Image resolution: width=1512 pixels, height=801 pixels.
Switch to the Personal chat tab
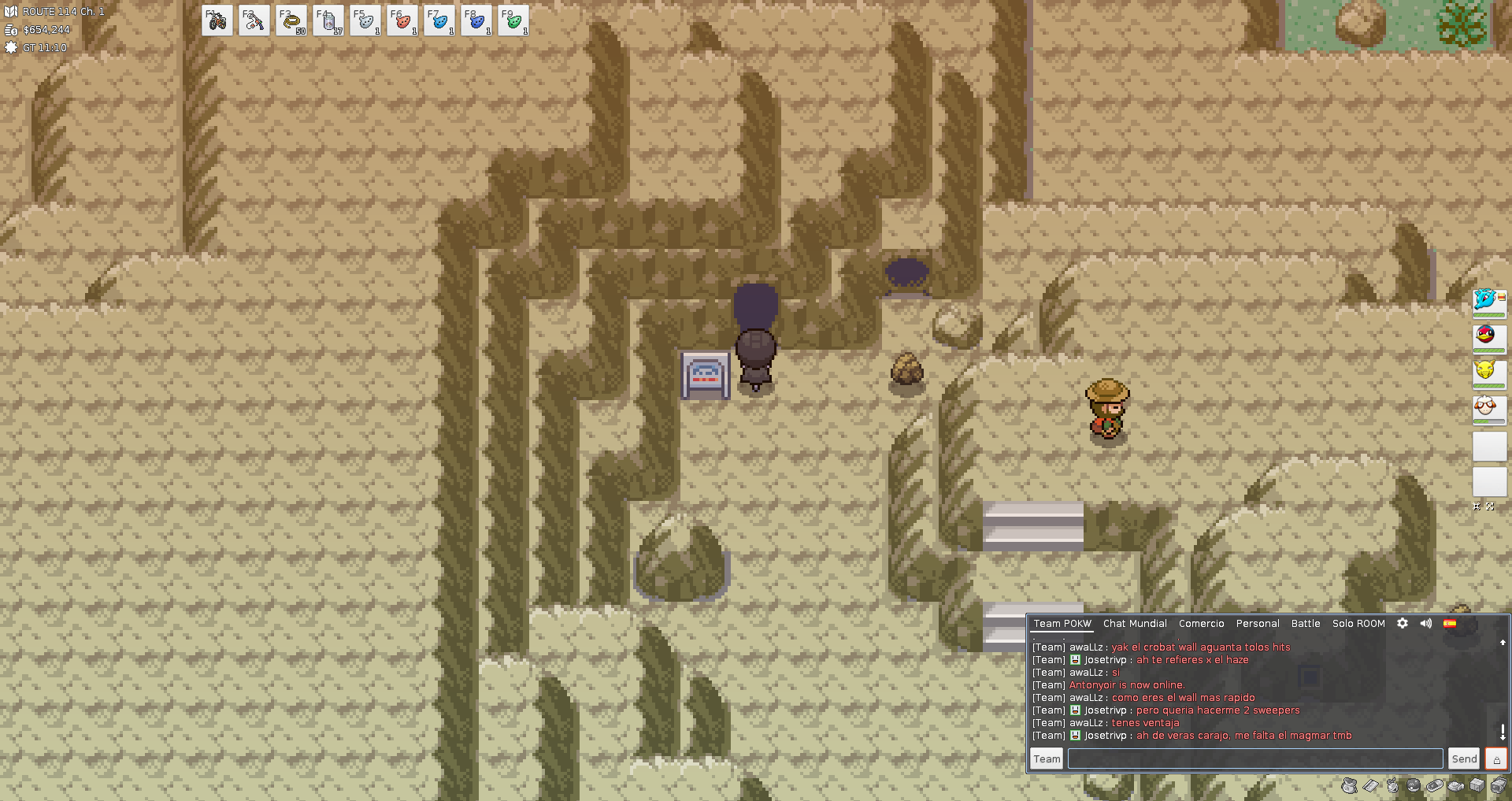1258,624
